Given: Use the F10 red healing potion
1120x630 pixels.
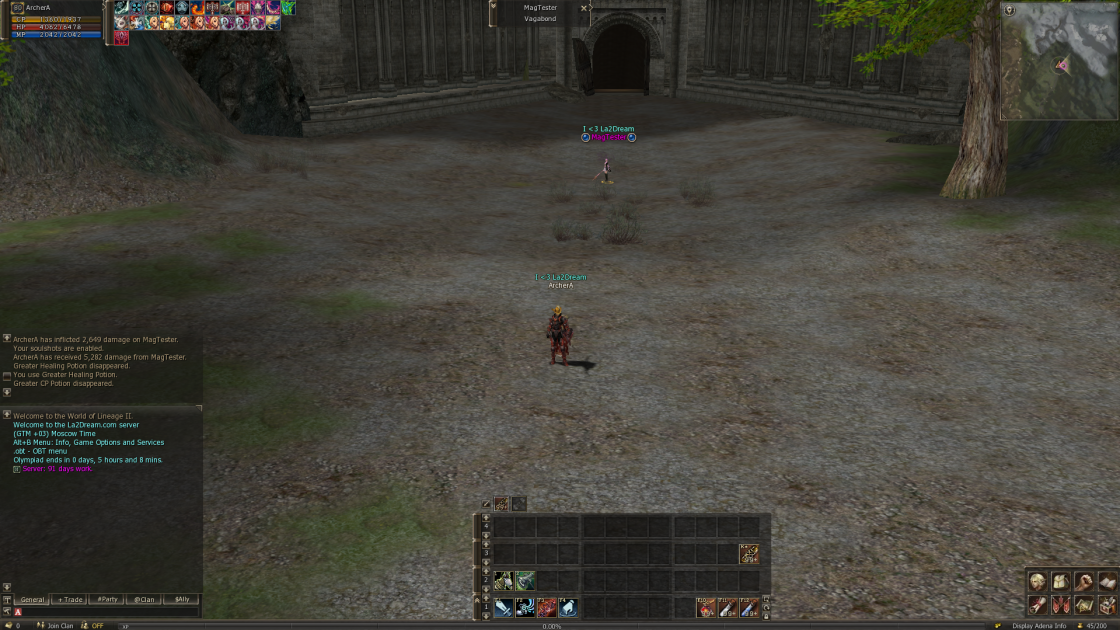Looking at the screenshot, I should click(x=706, y=607).
